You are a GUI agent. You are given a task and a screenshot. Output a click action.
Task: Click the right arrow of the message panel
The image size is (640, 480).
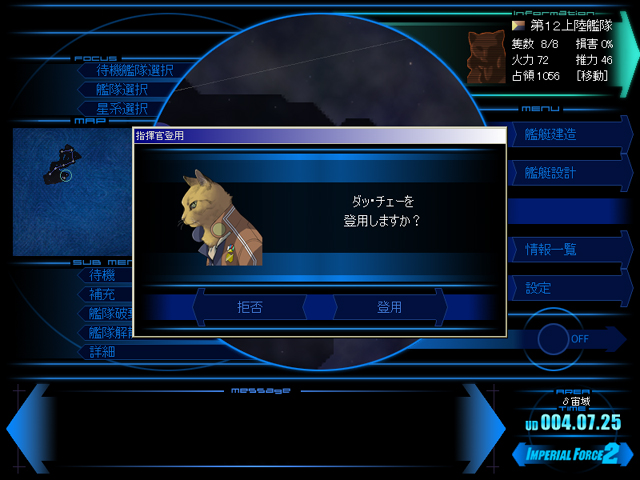click(x=483, y=428)
